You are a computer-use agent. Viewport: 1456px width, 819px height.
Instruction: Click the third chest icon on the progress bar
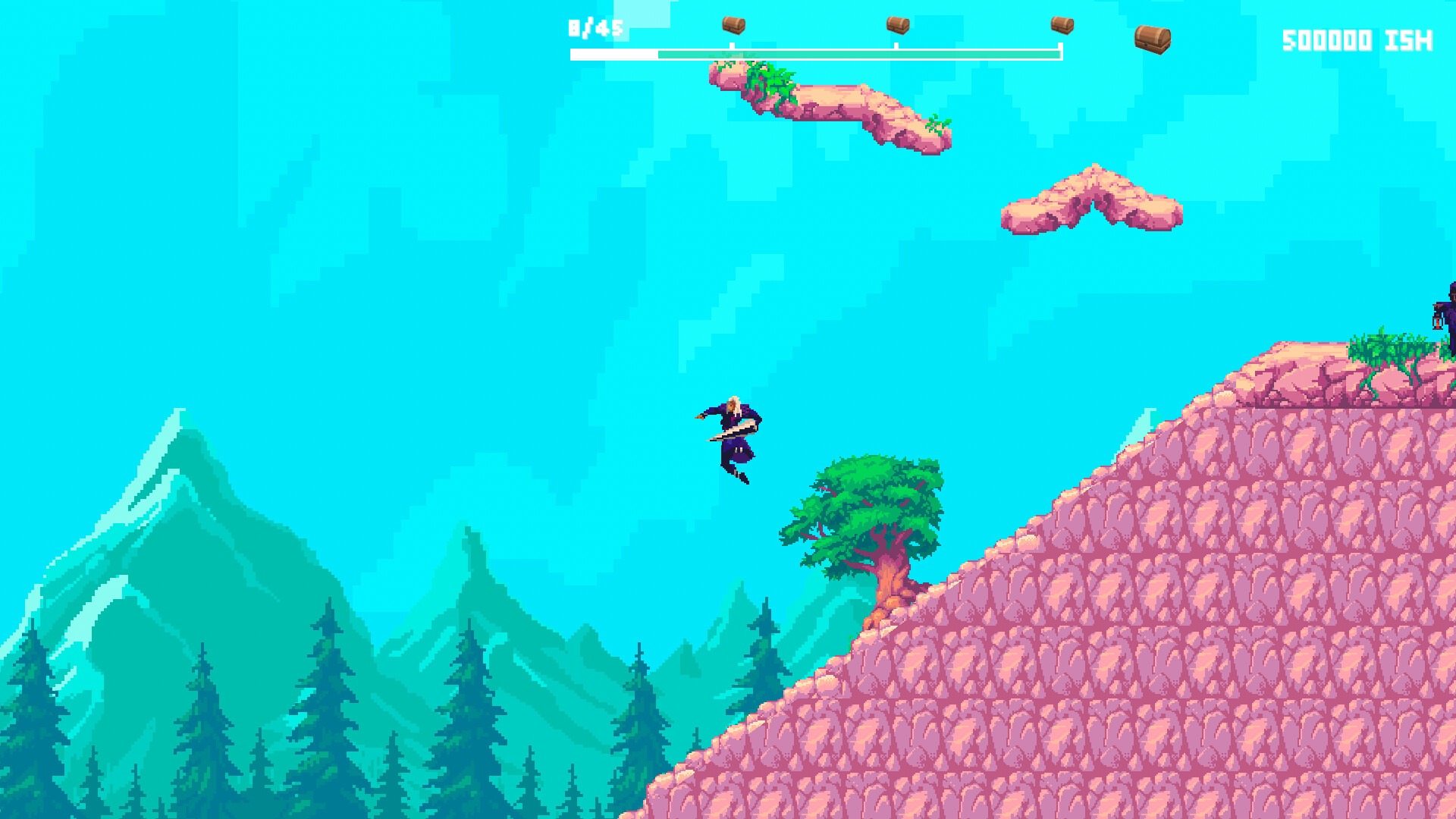pos(1062,25)
